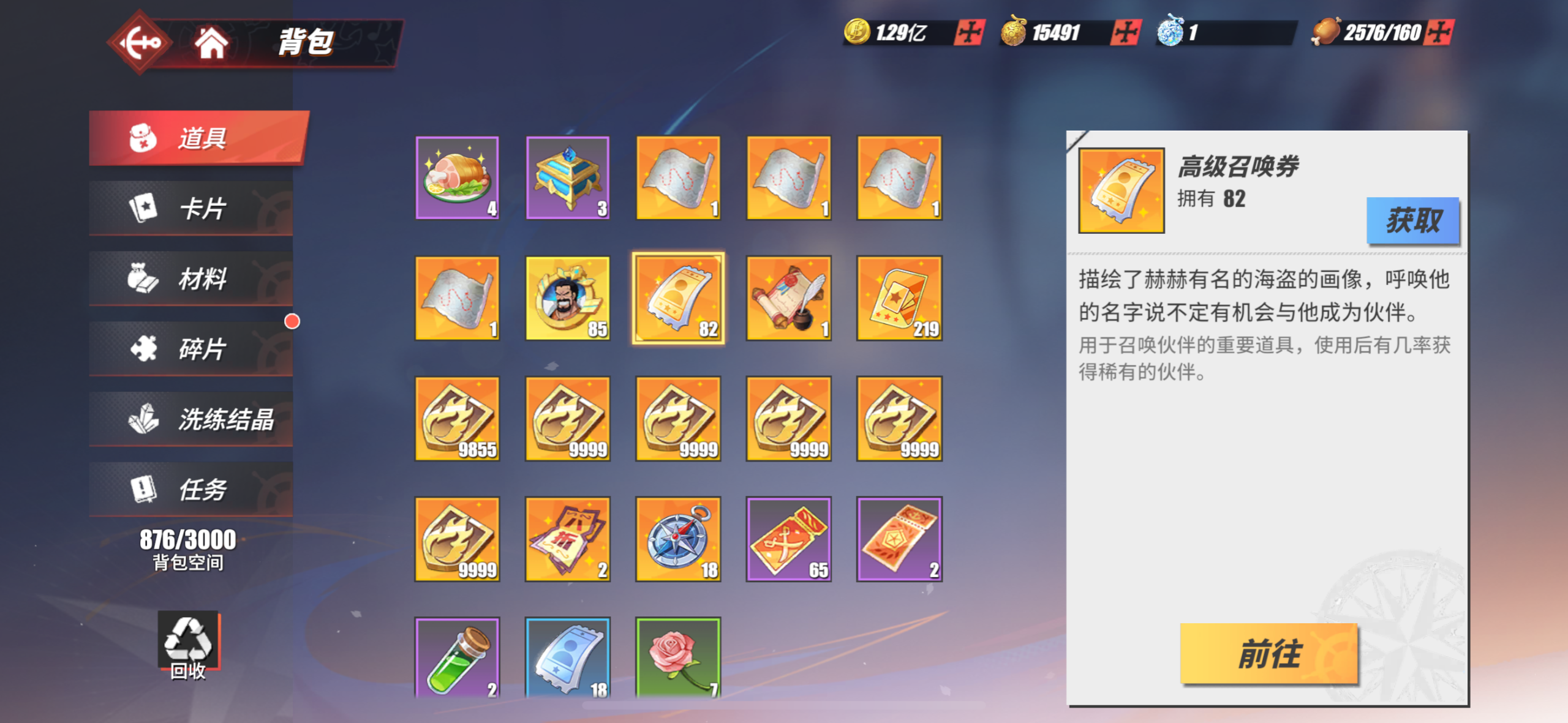Select the green potion vial
1568x723 pixels.
click(x=457, y=658)
